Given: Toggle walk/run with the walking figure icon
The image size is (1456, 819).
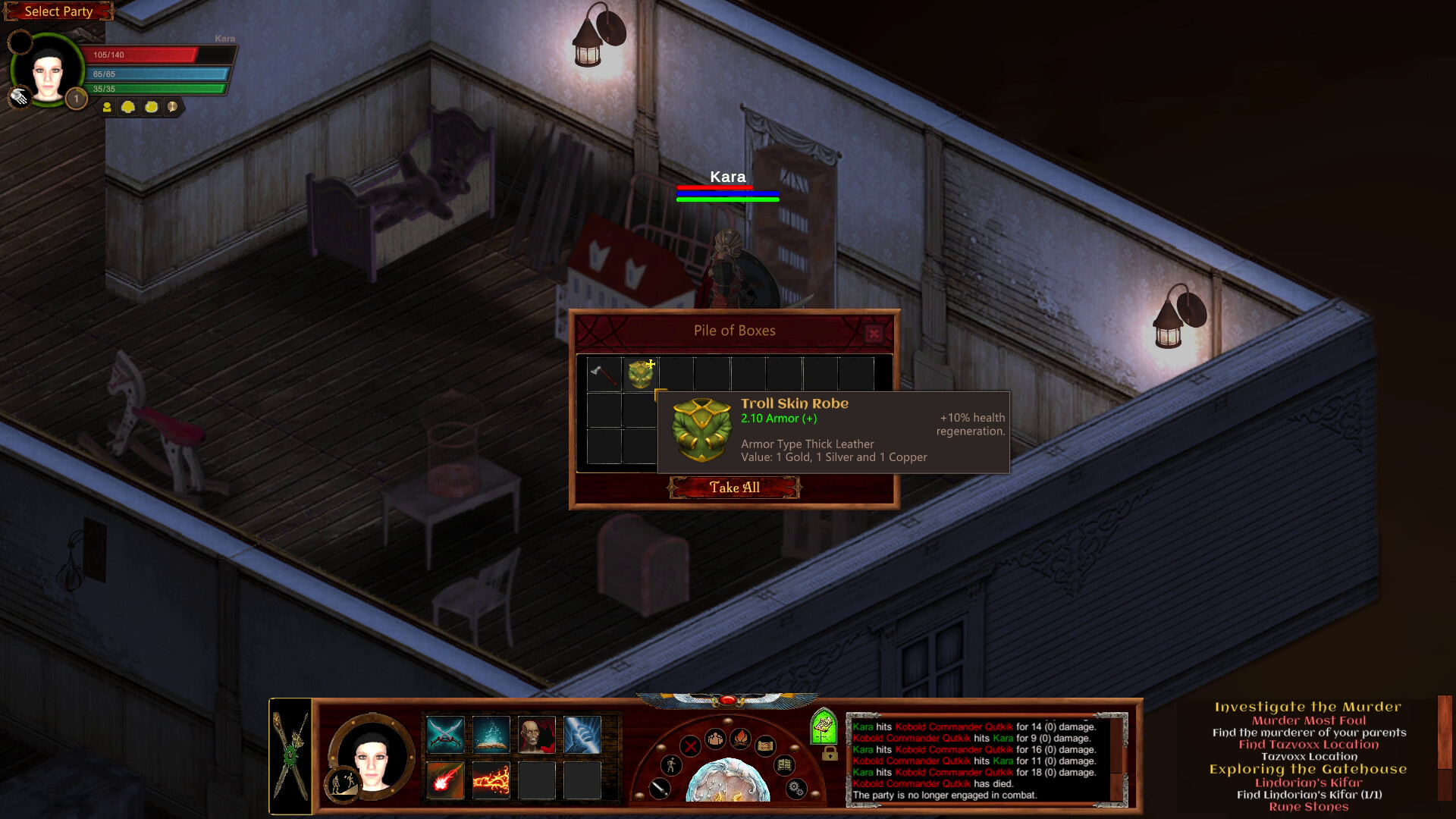Looking at the screenshot, I should [x=671, y=766].
